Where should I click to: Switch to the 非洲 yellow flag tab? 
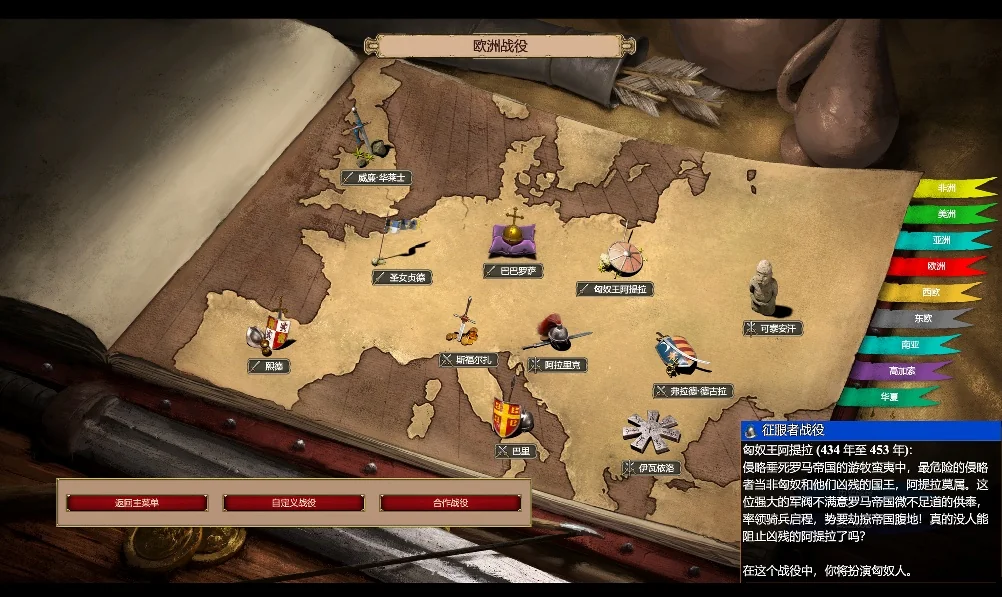click(950, 188)
